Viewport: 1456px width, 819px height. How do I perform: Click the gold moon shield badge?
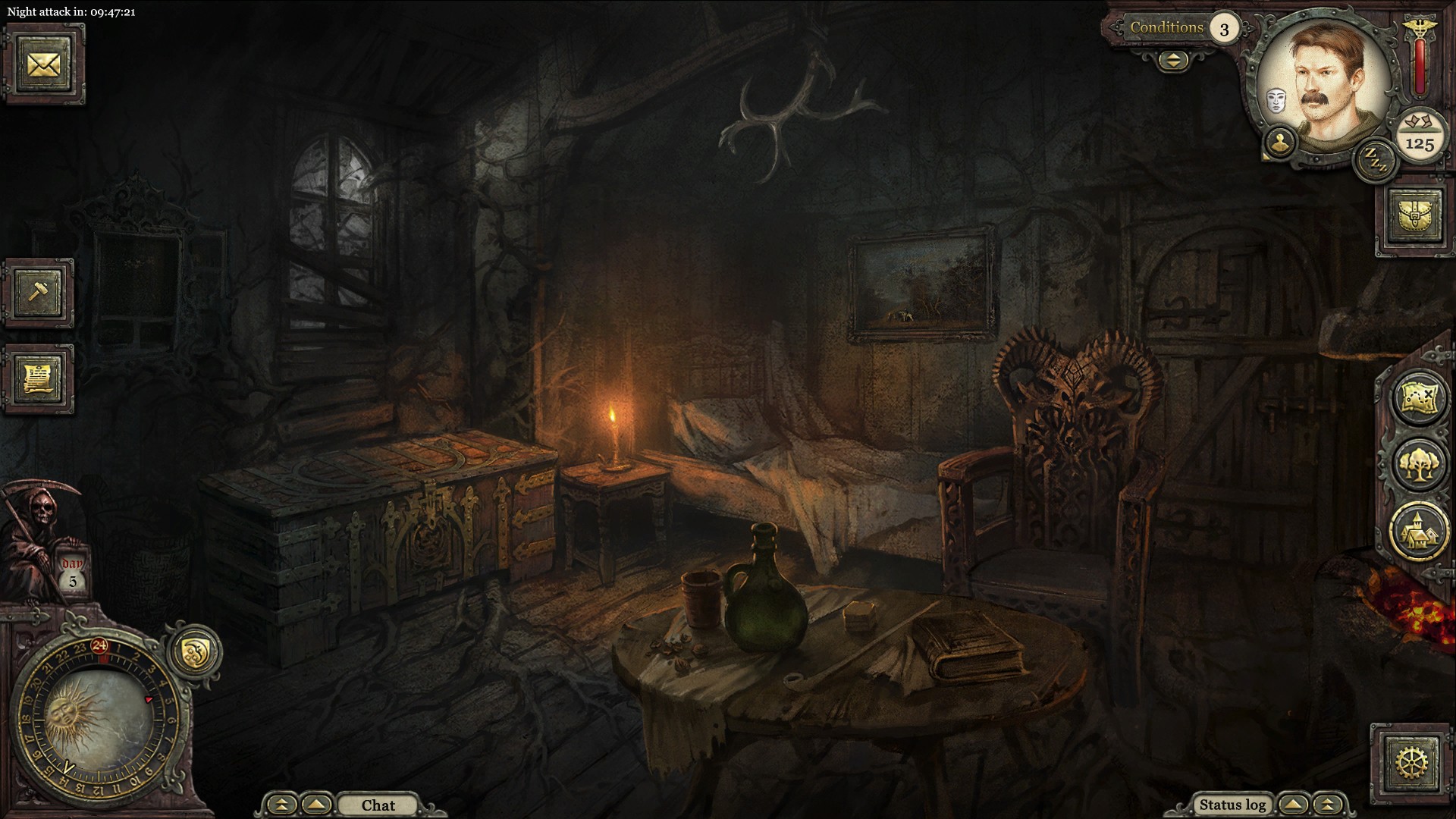pos(194,651)
